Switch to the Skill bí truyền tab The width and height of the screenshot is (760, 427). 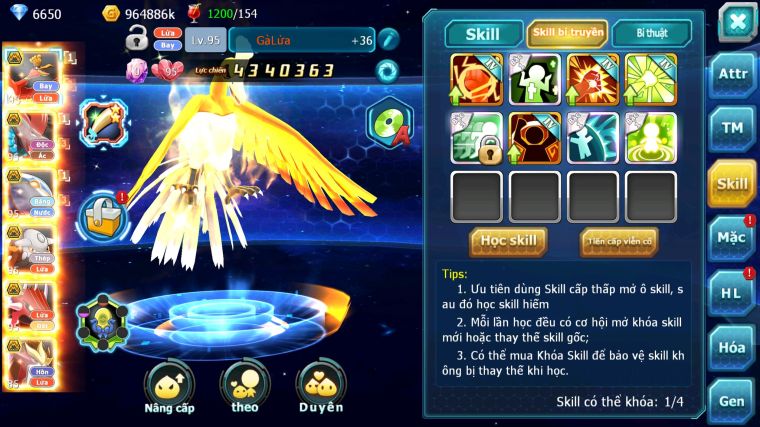(567, 33)
